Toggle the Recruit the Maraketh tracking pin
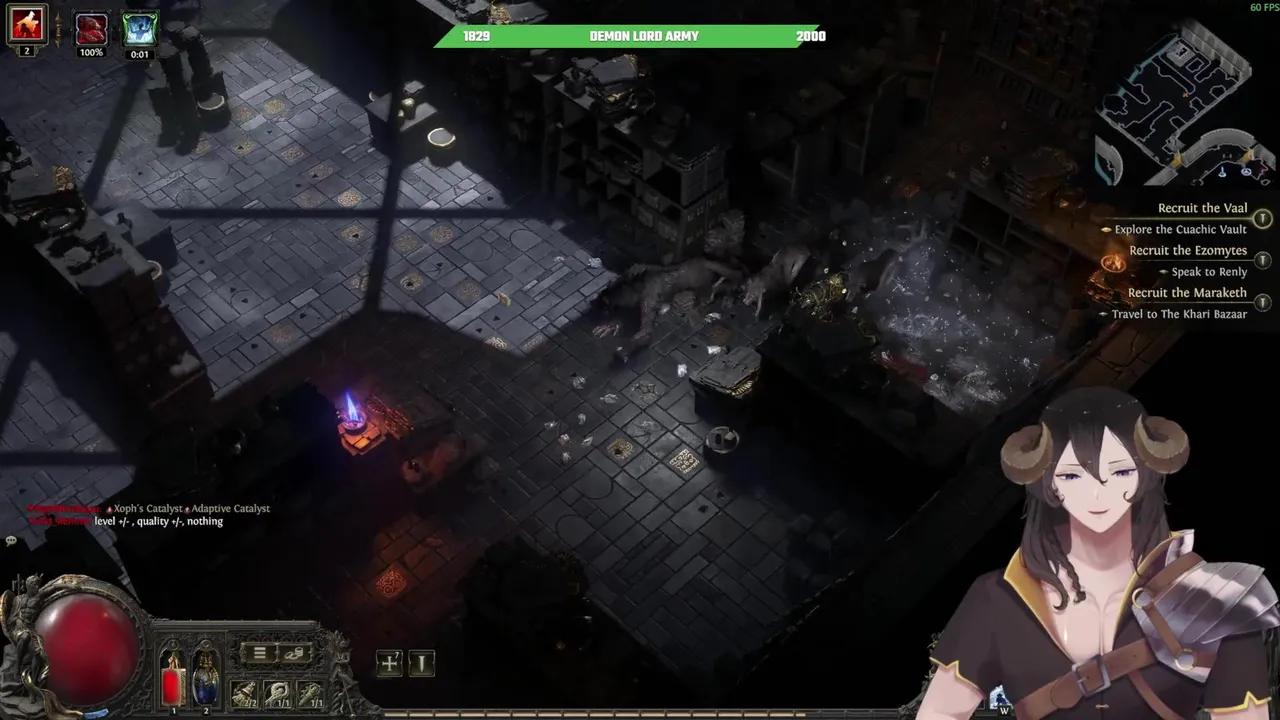 (x=1262, y=301)
